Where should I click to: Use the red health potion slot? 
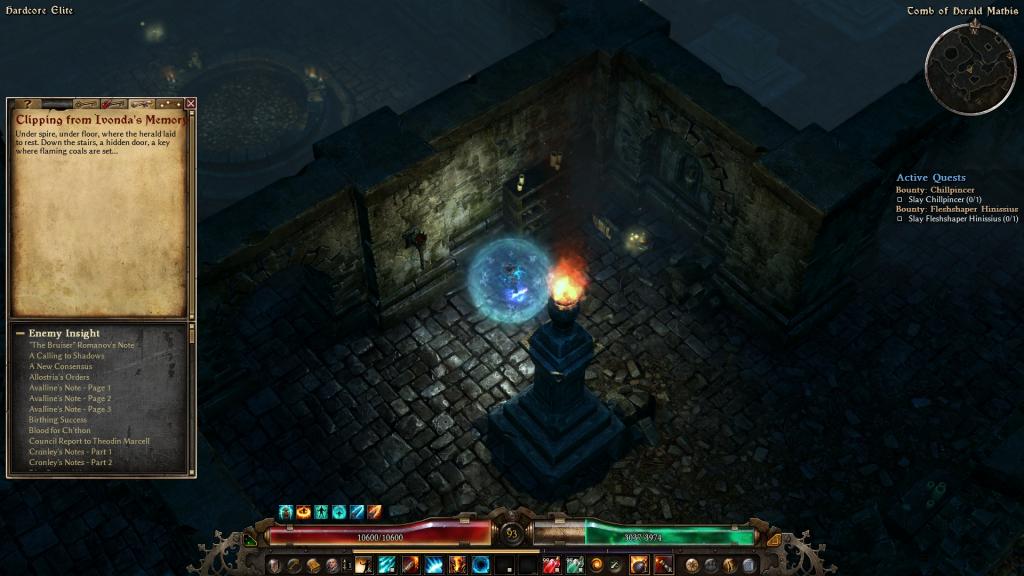pos(550,565)
